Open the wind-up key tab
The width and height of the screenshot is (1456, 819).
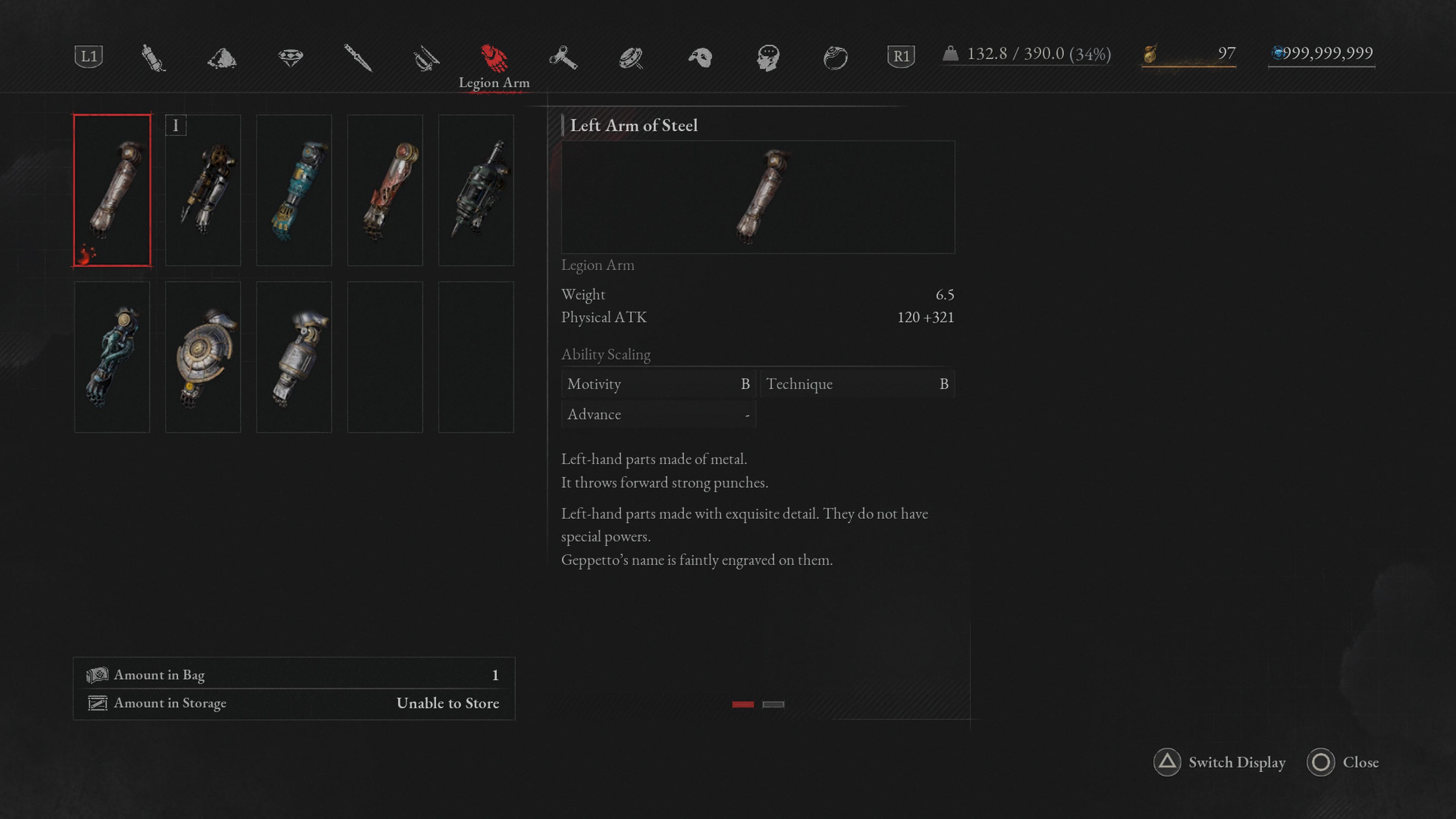click(x=563, y=57)
